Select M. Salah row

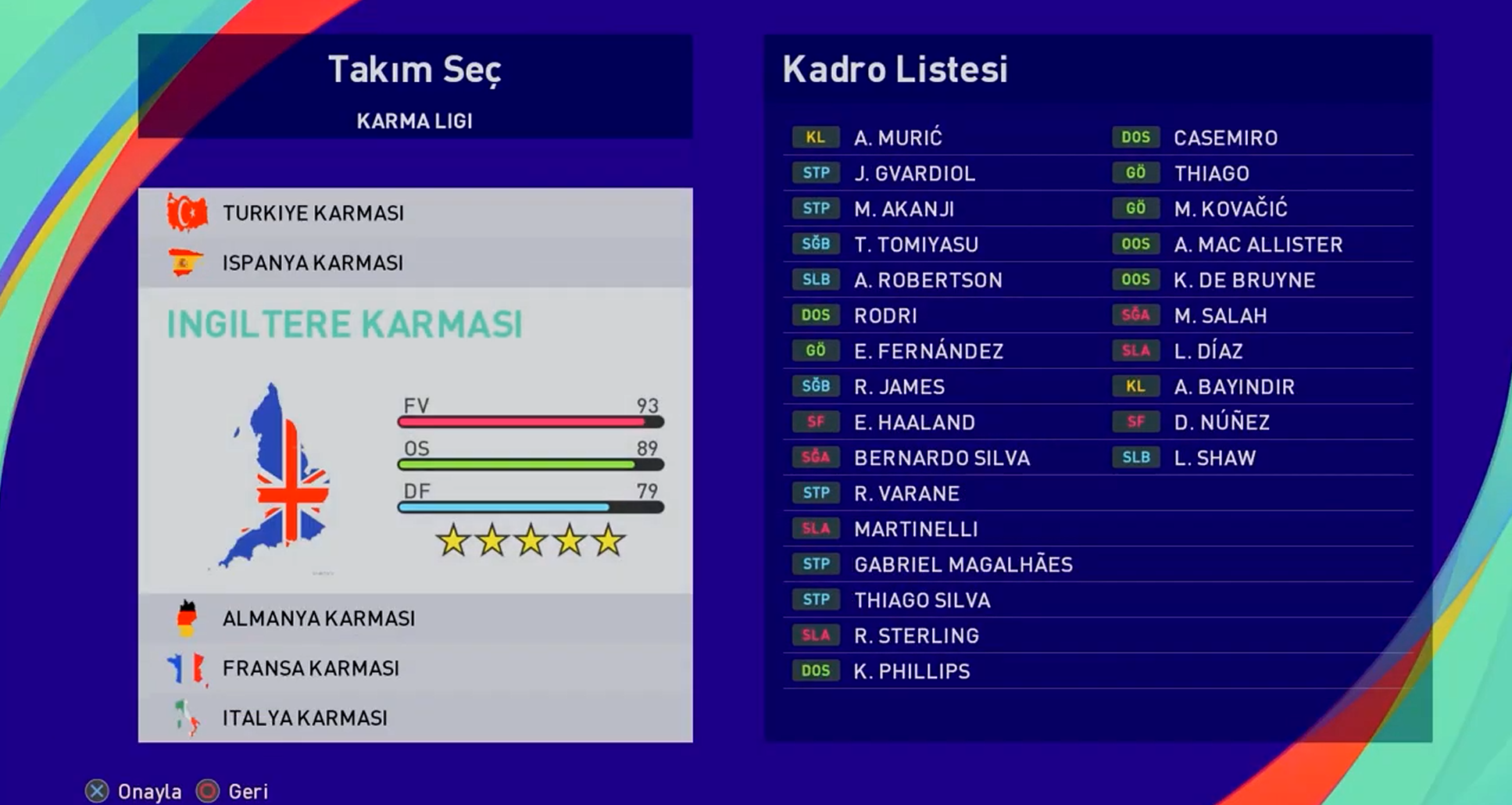1220,316
